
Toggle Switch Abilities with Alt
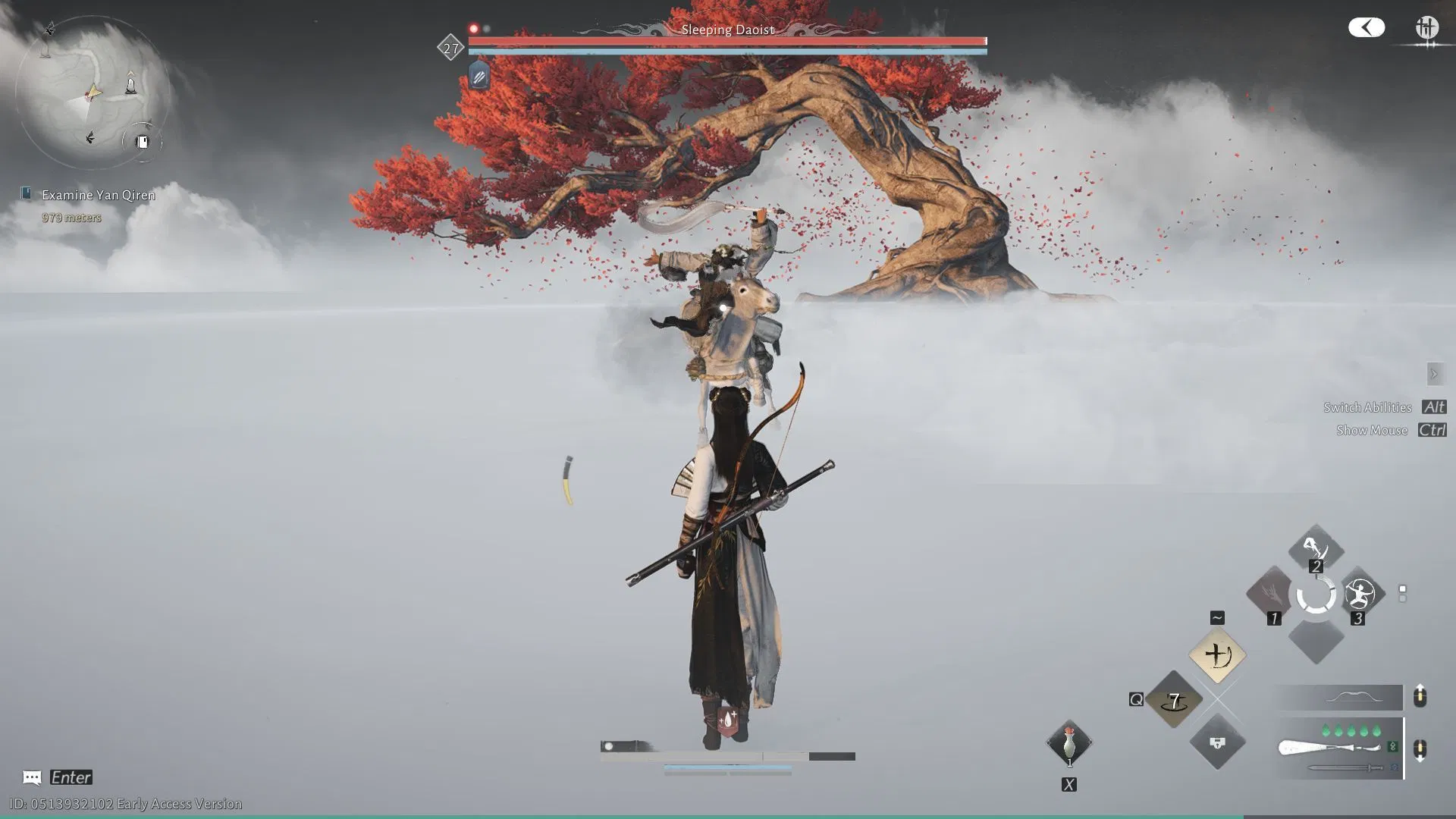point(1432,407)
